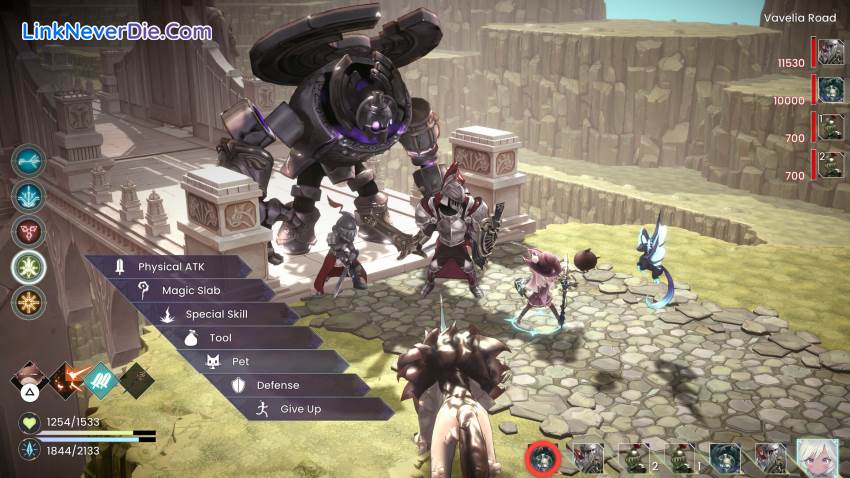Image resolution: width=850 pixels, height=478 pixels.
Task: Target the 11530 HP knight enemy portrait
Action: (831, 52)
